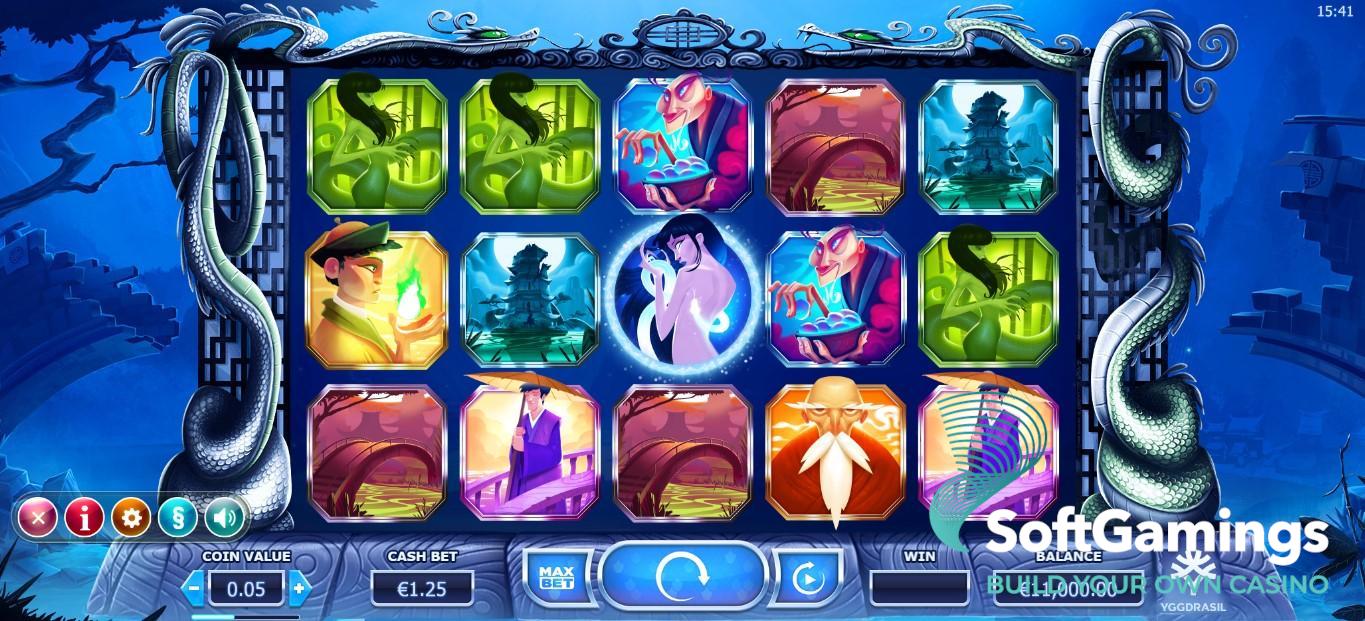Increase coin value with plus button
The width and height of the screenshot is (1365, 621).
pyautogui.click(x=297, y=588)
